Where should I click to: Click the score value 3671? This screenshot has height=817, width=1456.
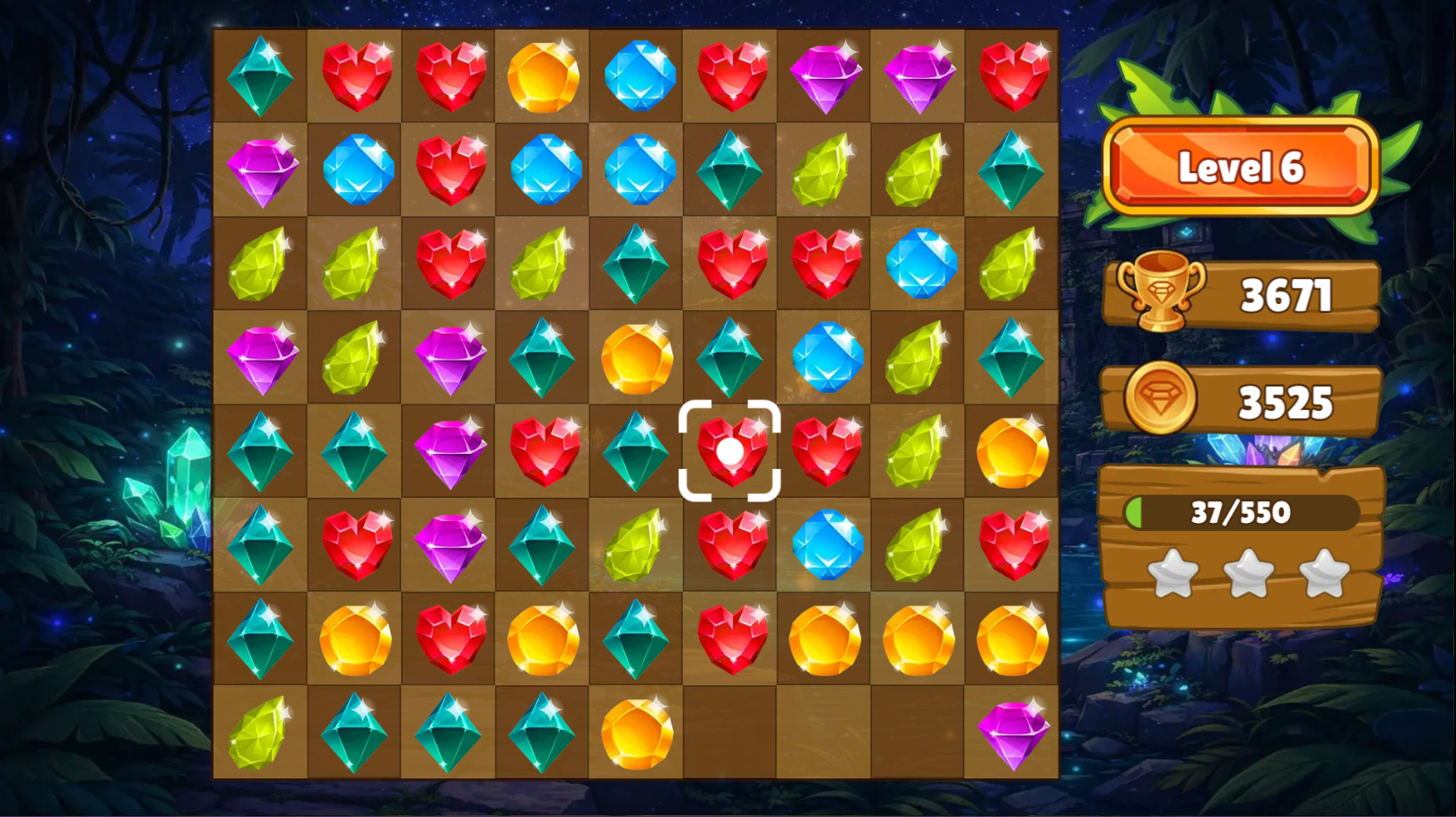pyautogui.click(x=1286, y=294)
